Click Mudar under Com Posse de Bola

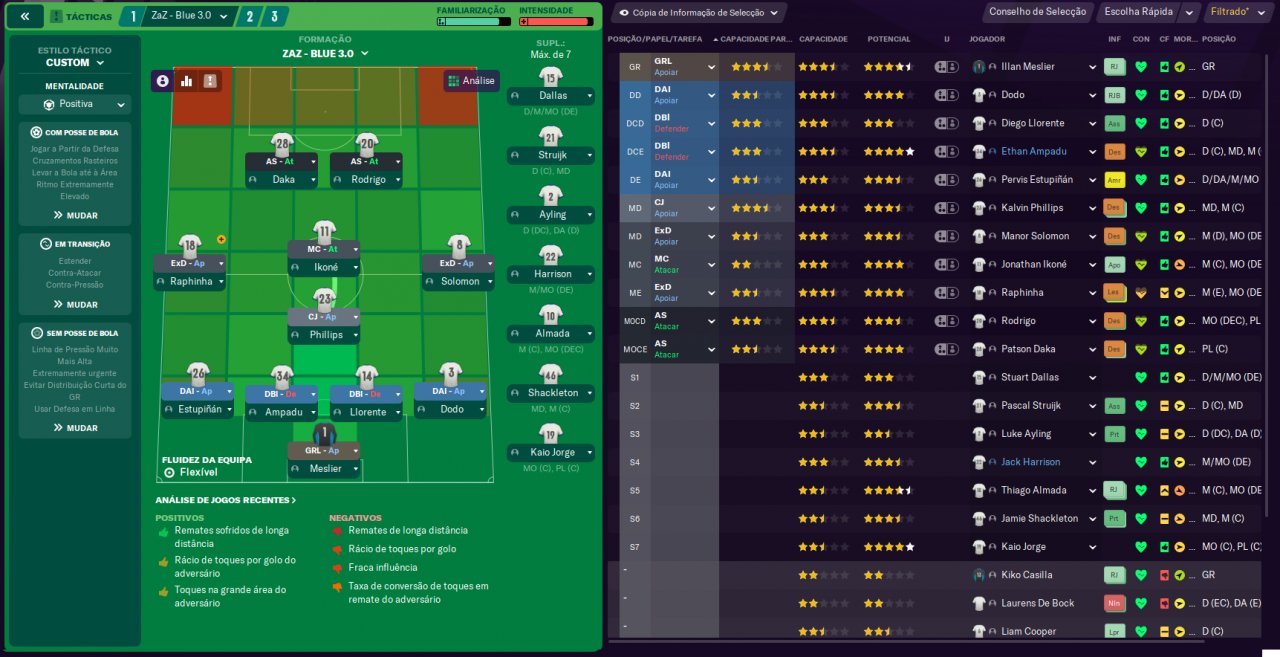(75, 215)
